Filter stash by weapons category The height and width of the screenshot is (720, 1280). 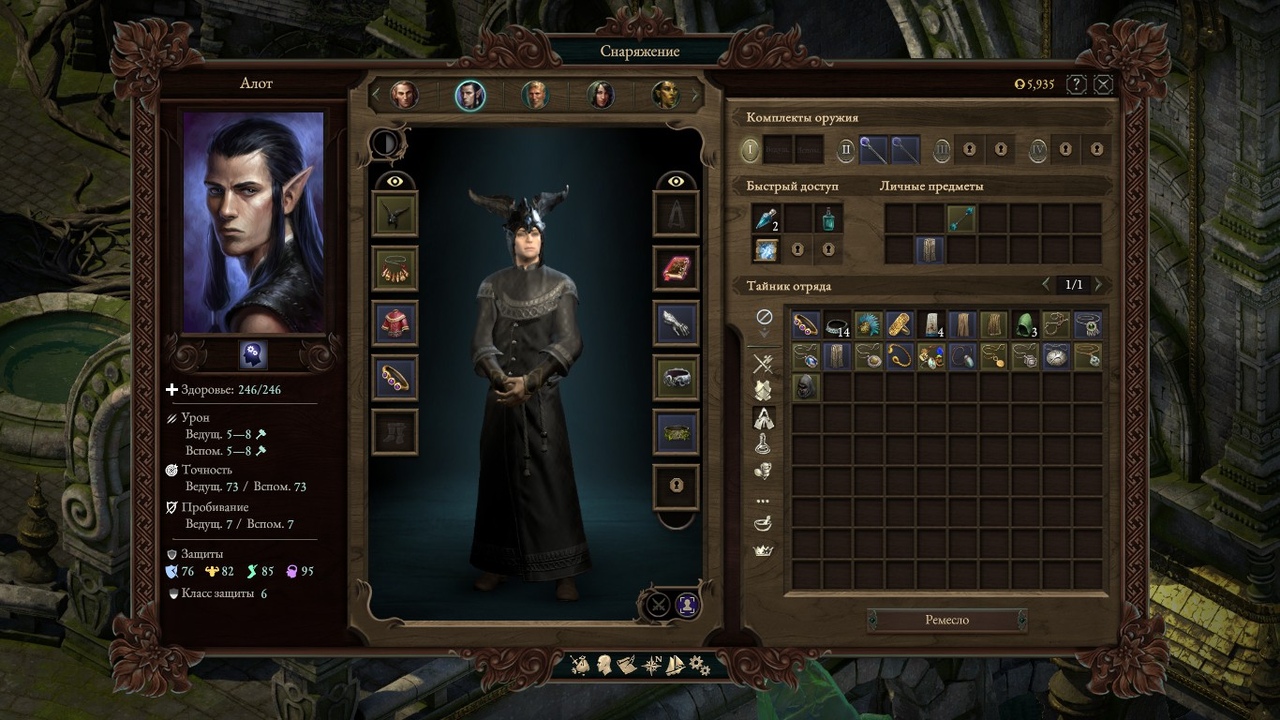pos(763,364)
